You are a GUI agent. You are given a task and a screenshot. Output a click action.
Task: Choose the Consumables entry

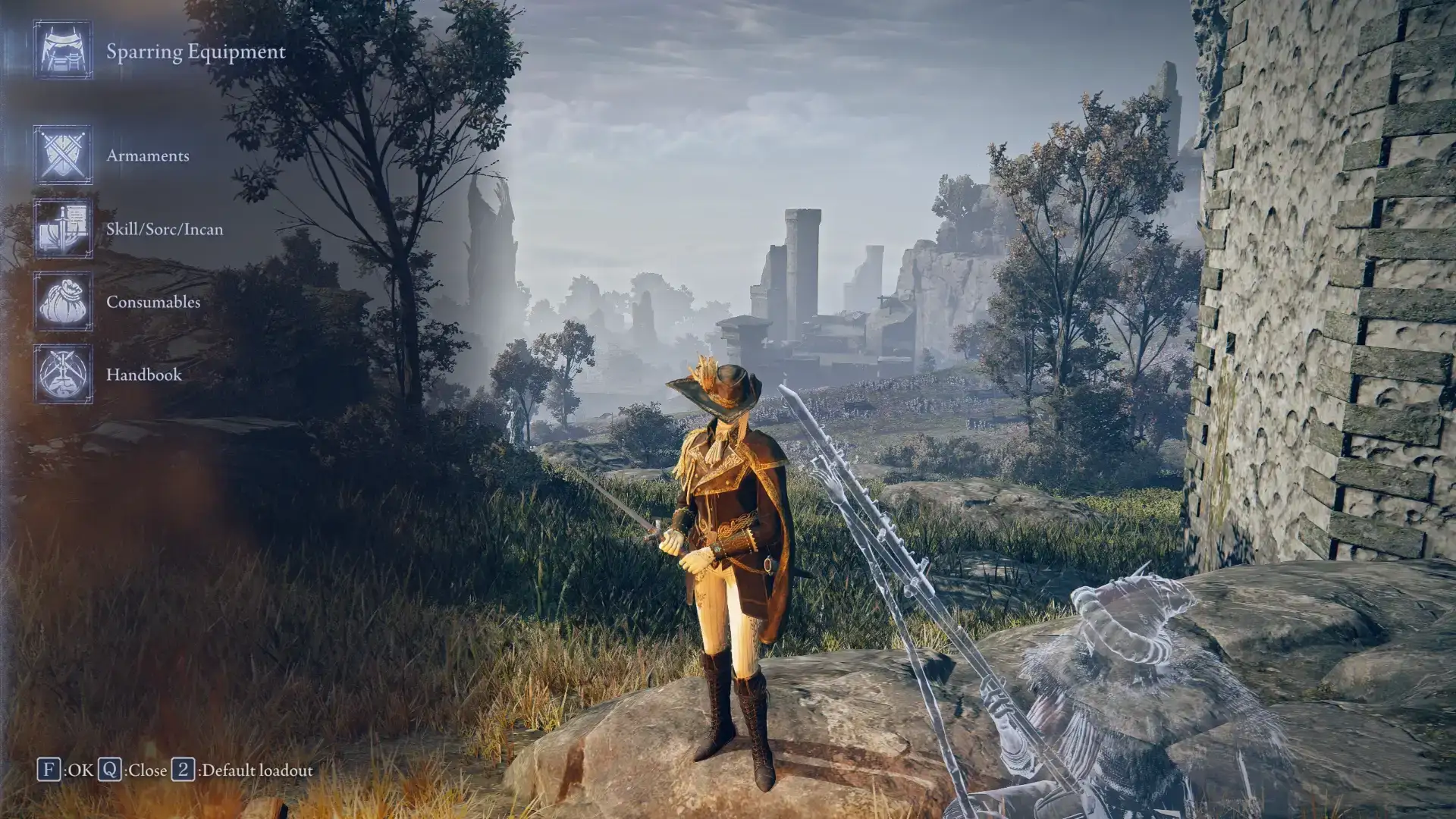coord(153,302)
